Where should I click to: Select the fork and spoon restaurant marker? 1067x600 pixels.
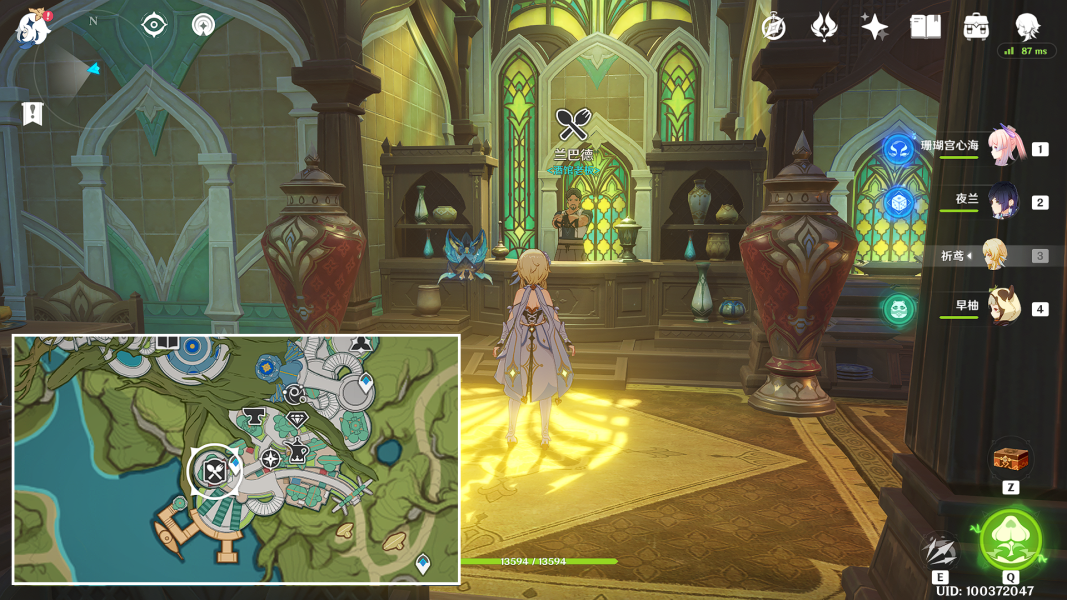(215, 470)
